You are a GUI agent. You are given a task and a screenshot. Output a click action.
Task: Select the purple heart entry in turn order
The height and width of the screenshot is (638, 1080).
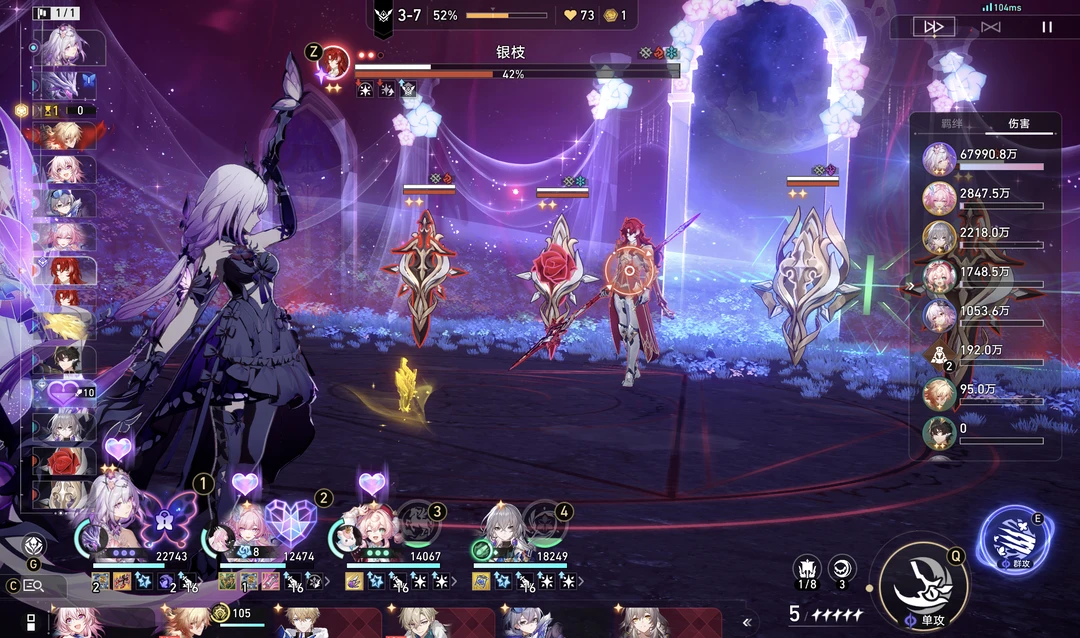(x=65, y=393)
